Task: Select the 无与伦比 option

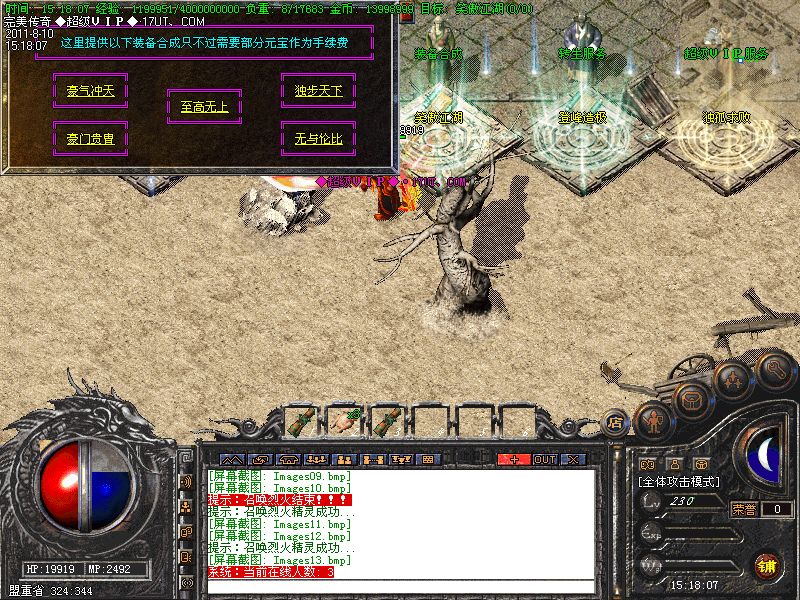Action: (318, 139)
